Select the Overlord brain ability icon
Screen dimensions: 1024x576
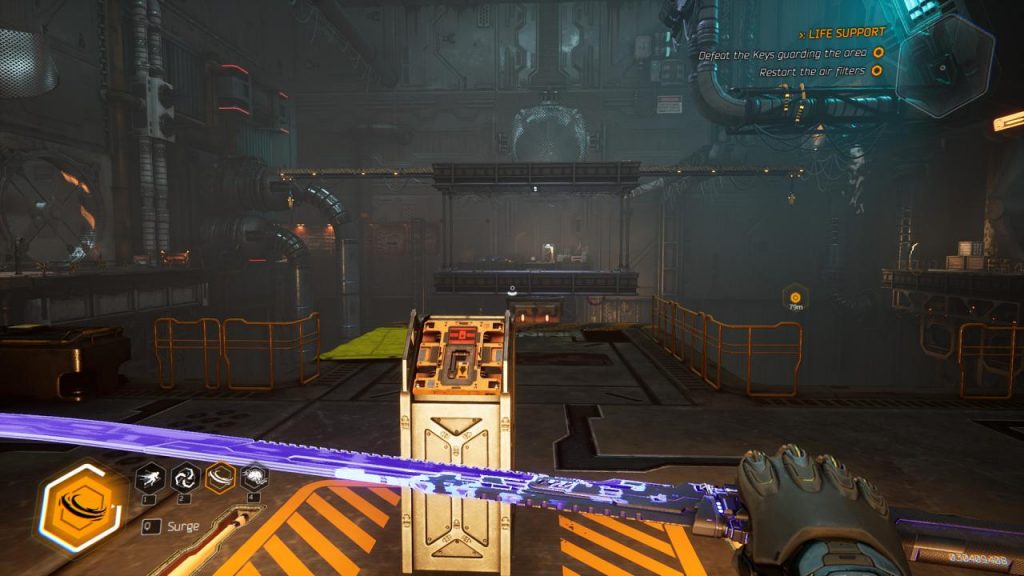[254, 478]
